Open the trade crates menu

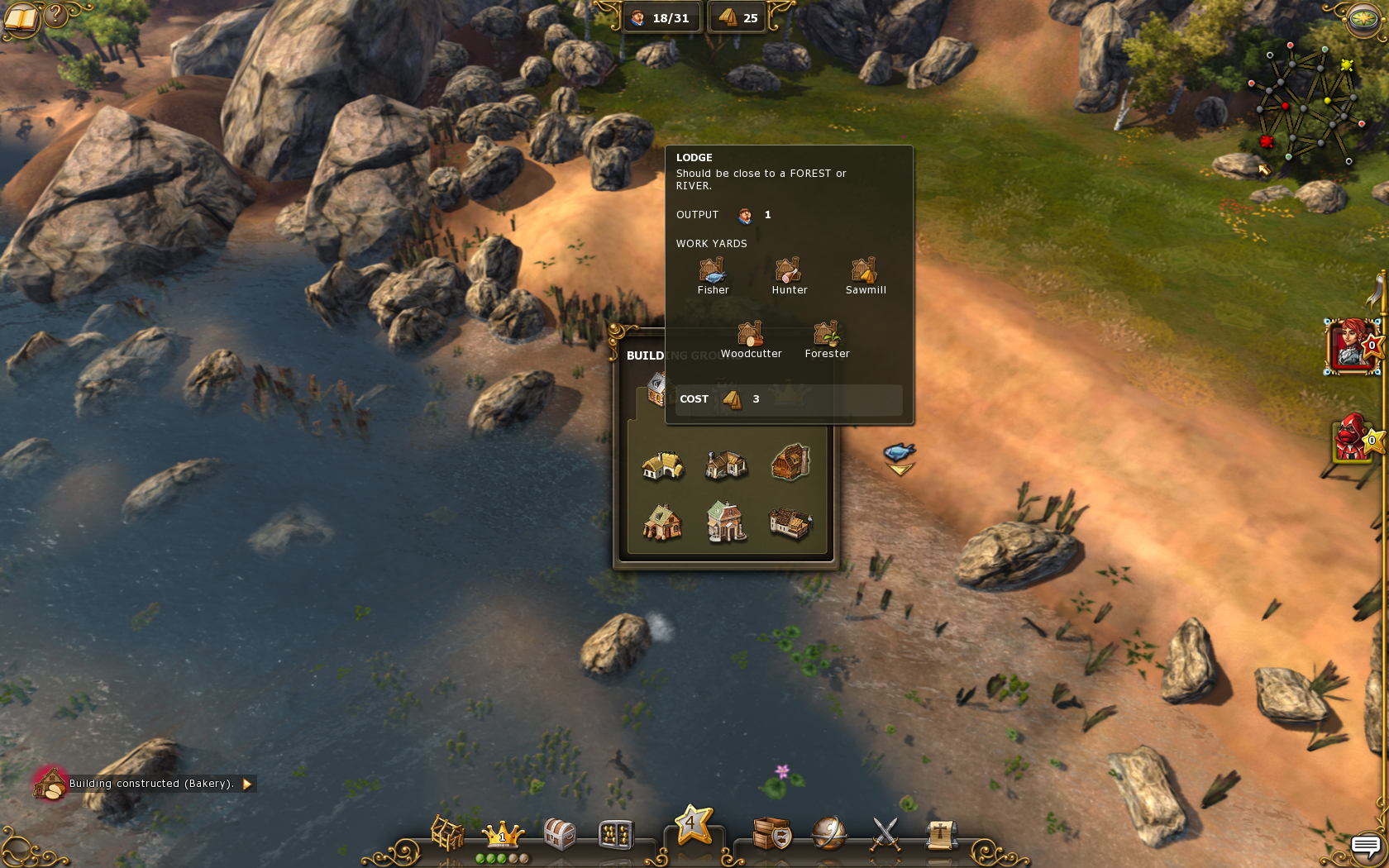pyautogui.click(x=772, y=833)
